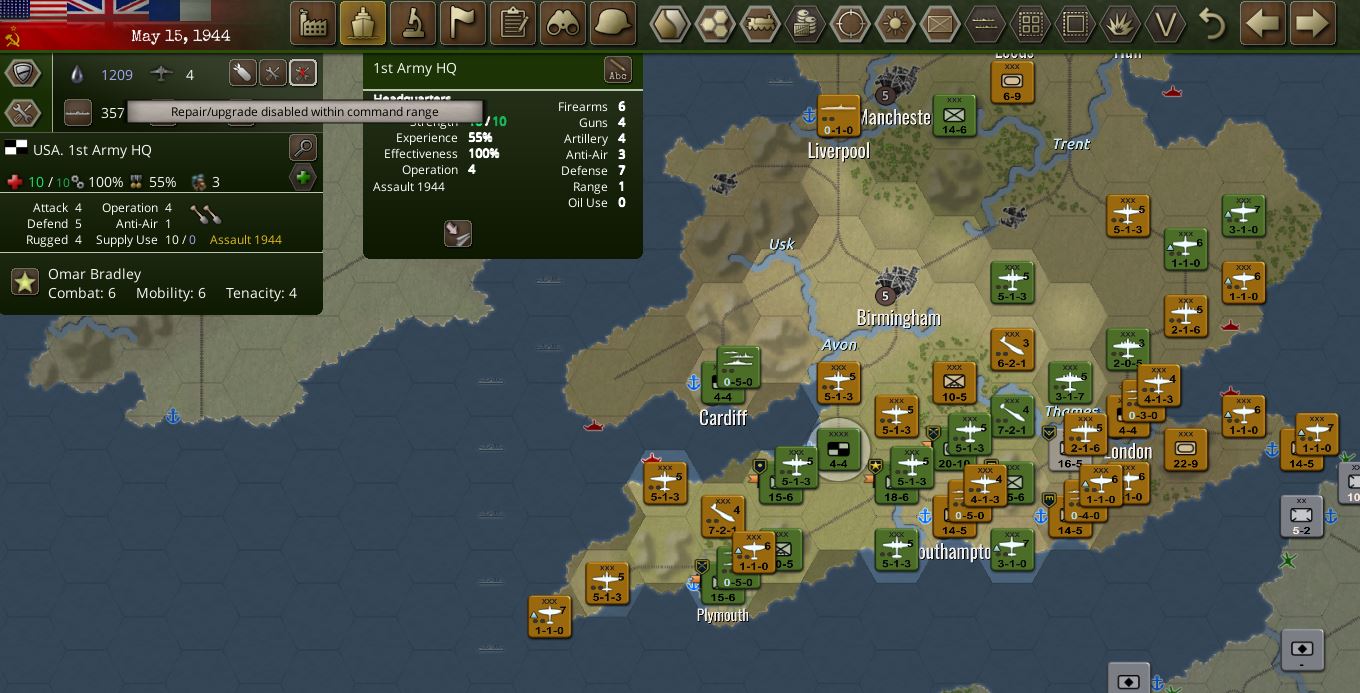Toggle the hex grid overlay
Viewport: 1360px width, 693px height.
(x=716, y=23)
